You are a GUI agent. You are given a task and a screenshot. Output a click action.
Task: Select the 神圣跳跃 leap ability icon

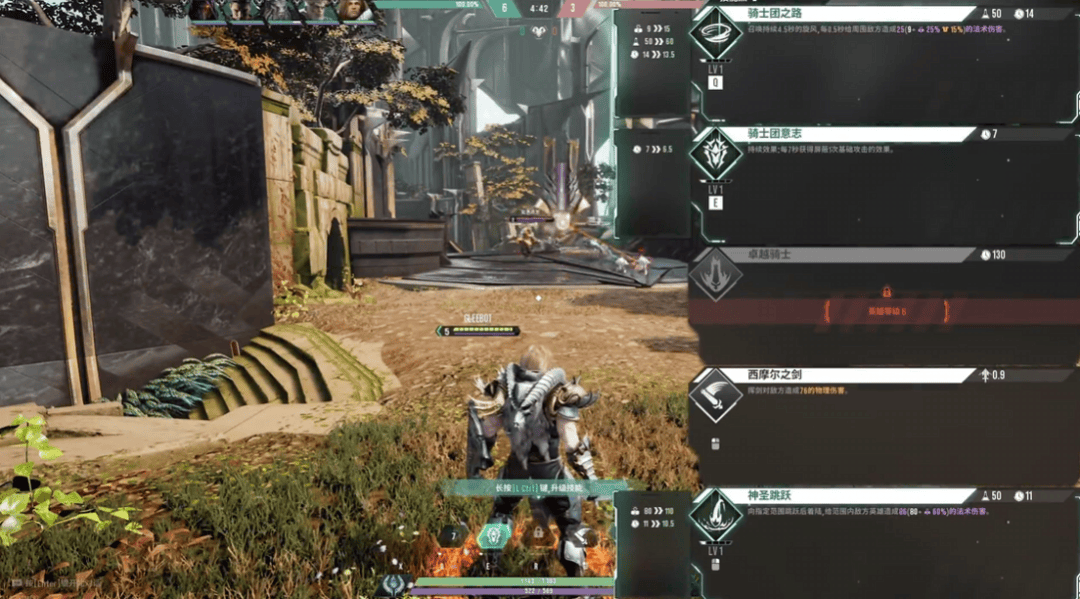(716, 516)
